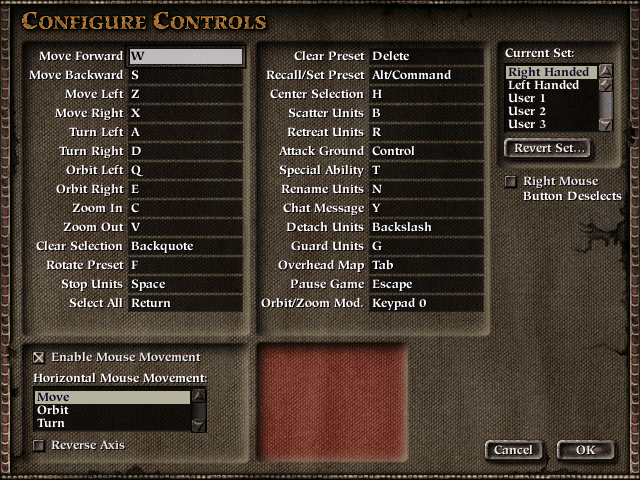Image resolution: width=640 pixels, height=480 pixels.
Task: Edit the Move Forward key binding field
Action: pos(186,56)
